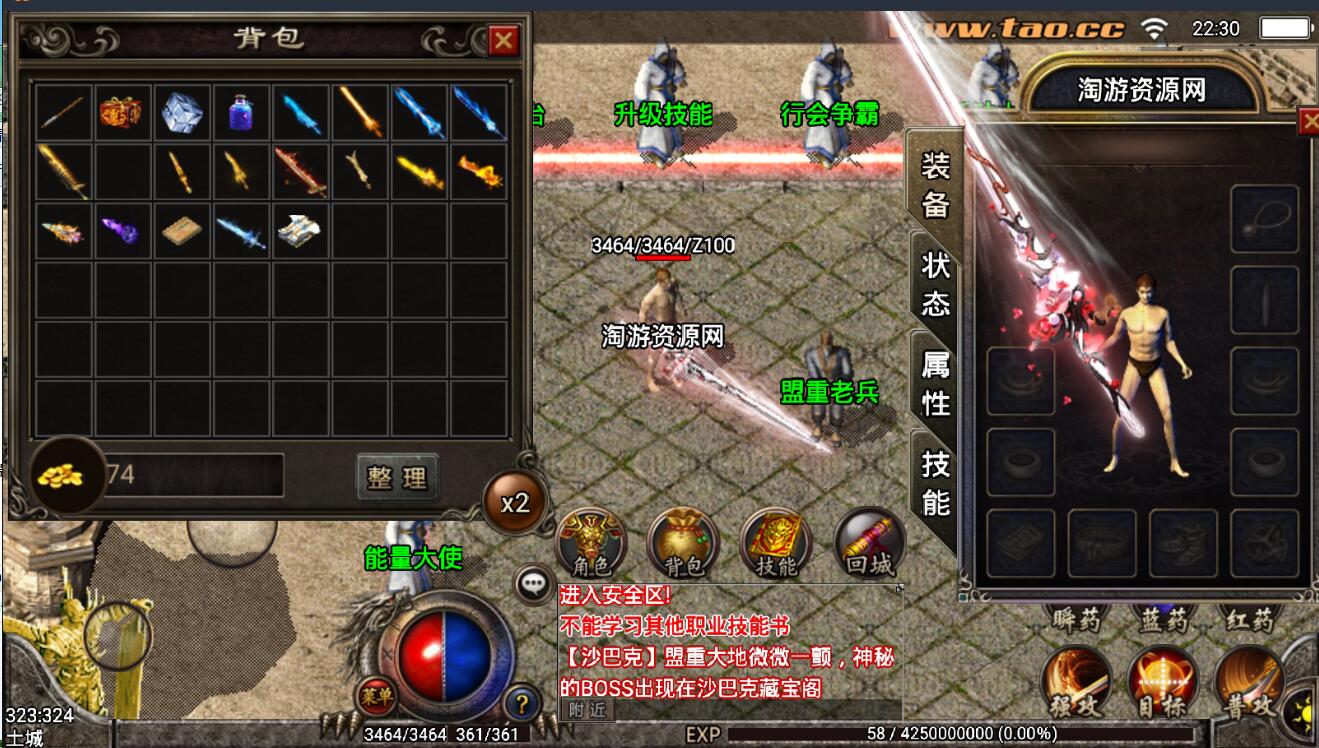The image size is (1319, 748).
Task: Open the 菜单 menu button
Action: tap(376, 694)
